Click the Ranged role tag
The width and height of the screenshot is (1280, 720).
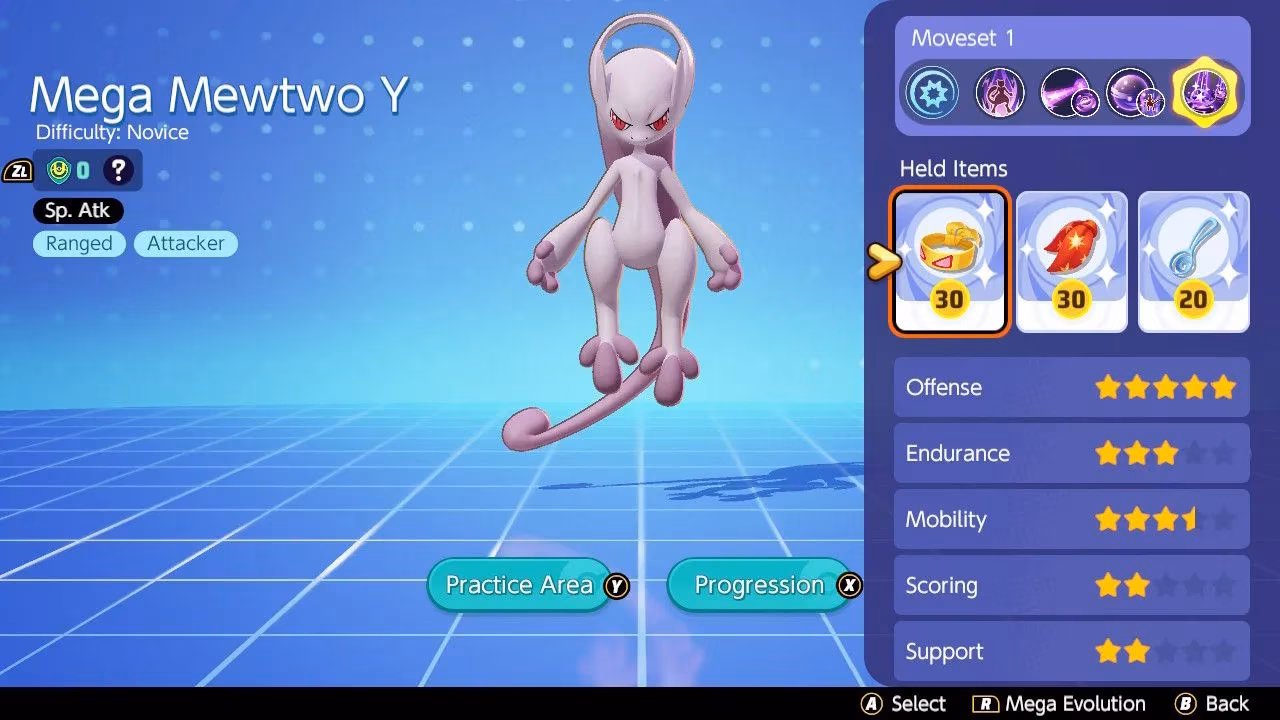[x=79, y=243]
